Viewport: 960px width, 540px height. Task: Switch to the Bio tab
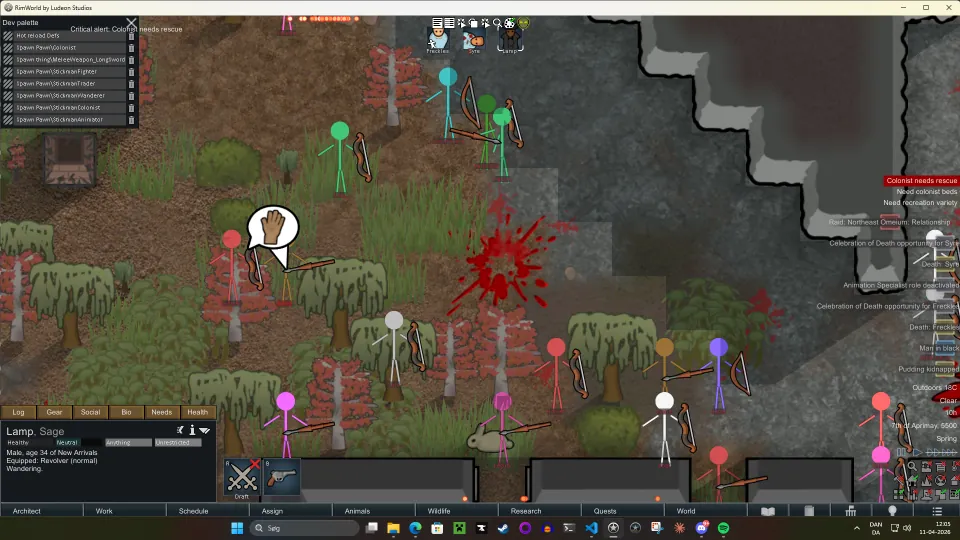coord(126,412)
